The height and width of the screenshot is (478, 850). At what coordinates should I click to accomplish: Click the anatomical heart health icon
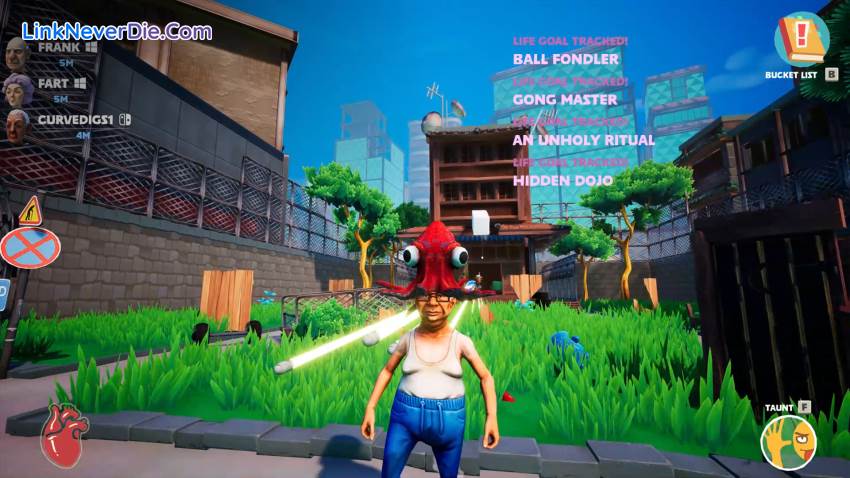(x=64, y=437)
